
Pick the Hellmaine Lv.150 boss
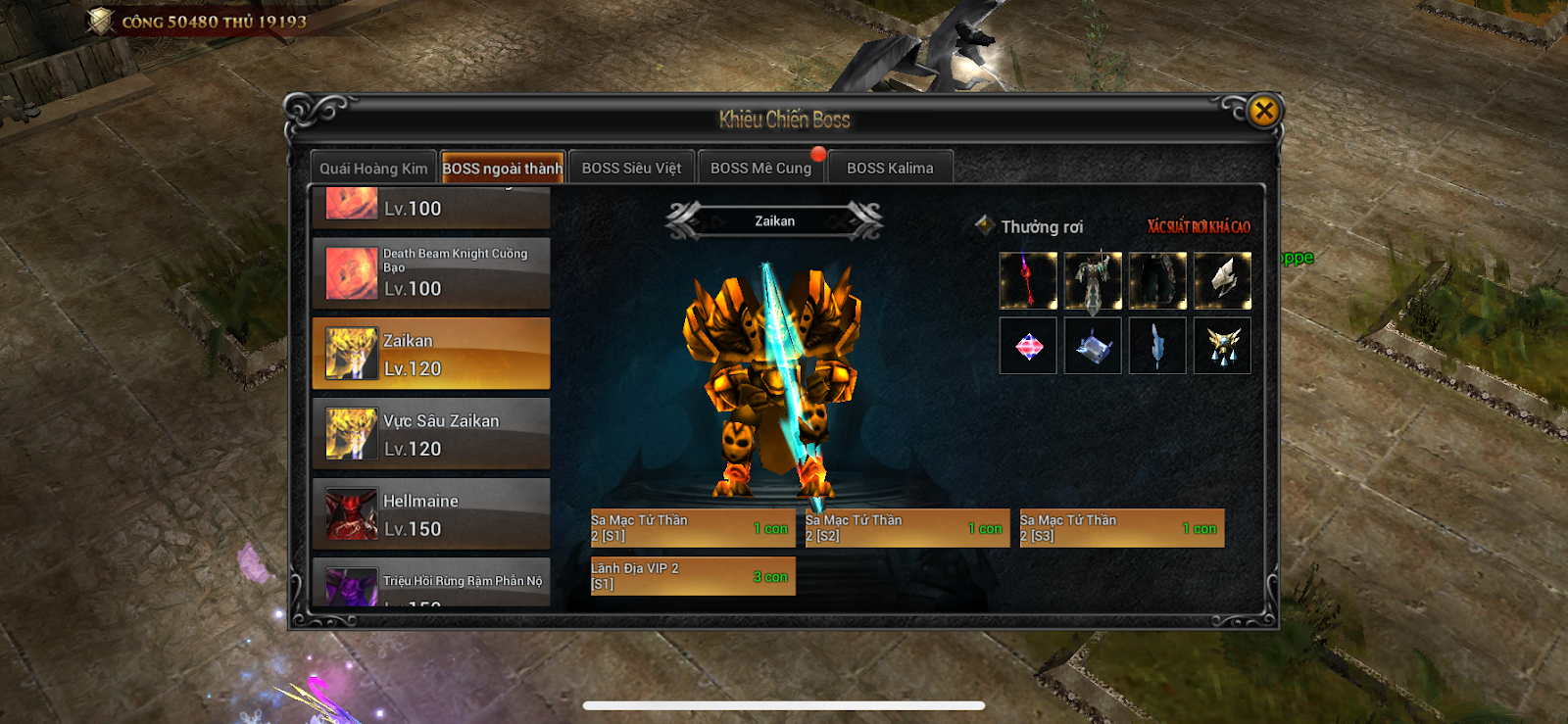point(431,514)
